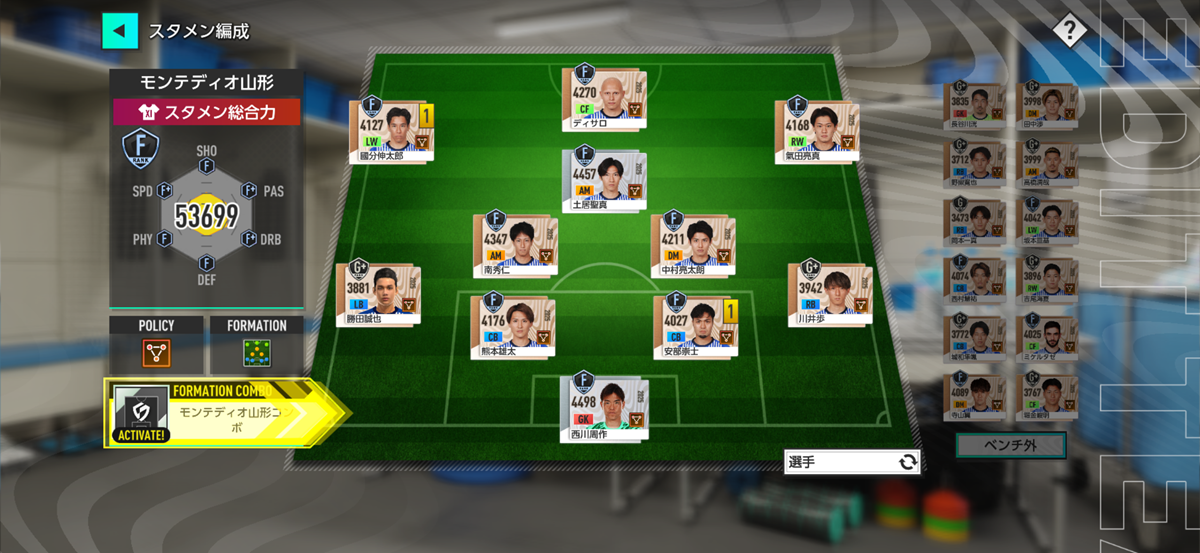Open the FORMATION selection

click(256, 352)
